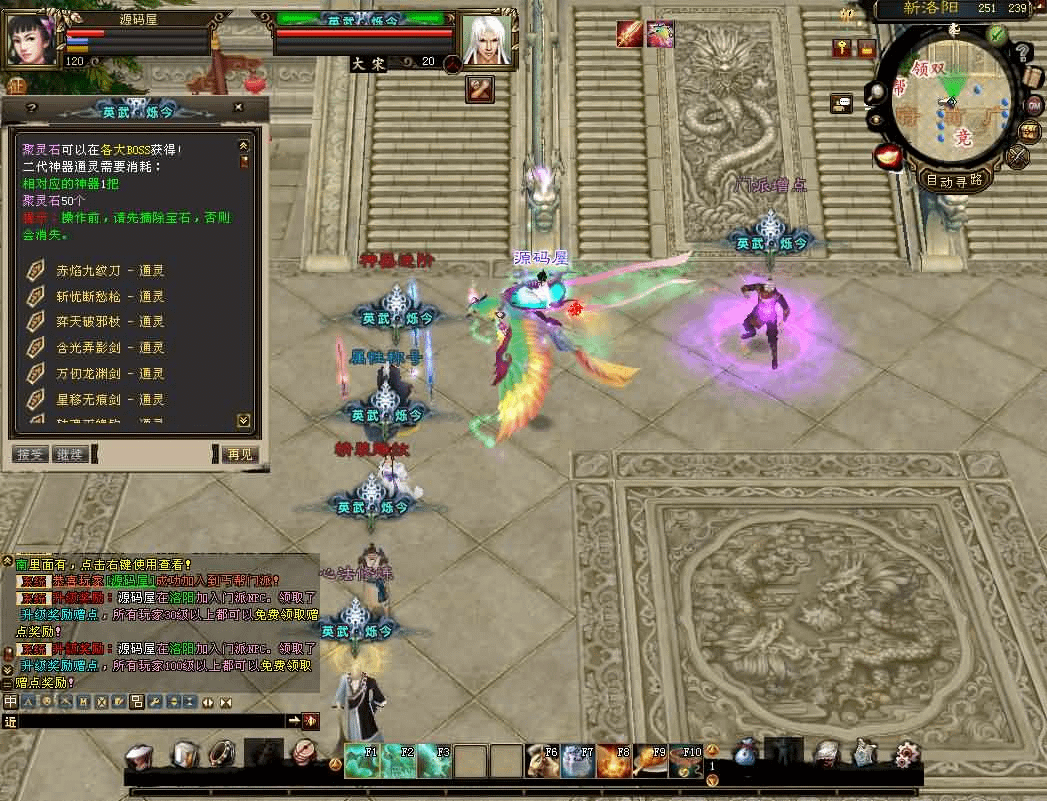
Task: Open the magnifying glass search icon
Action: [x=876, y=93]
